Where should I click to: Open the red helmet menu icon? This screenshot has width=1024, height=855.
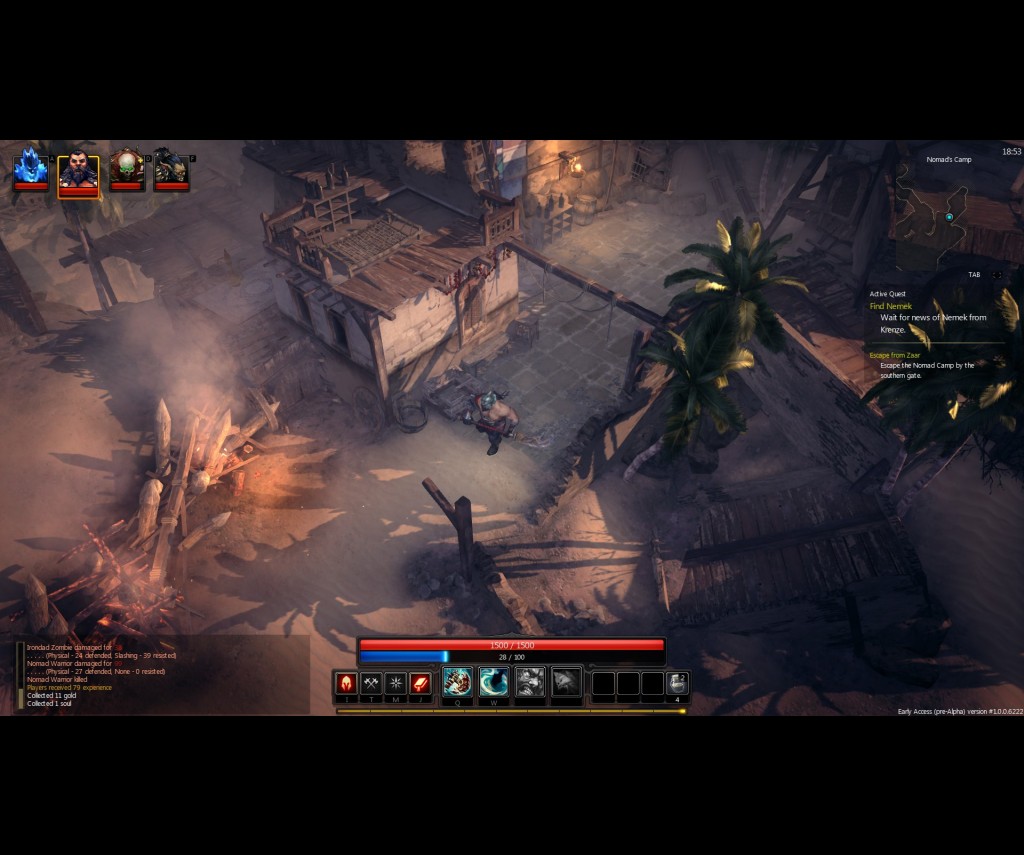[x=346, y=683]
